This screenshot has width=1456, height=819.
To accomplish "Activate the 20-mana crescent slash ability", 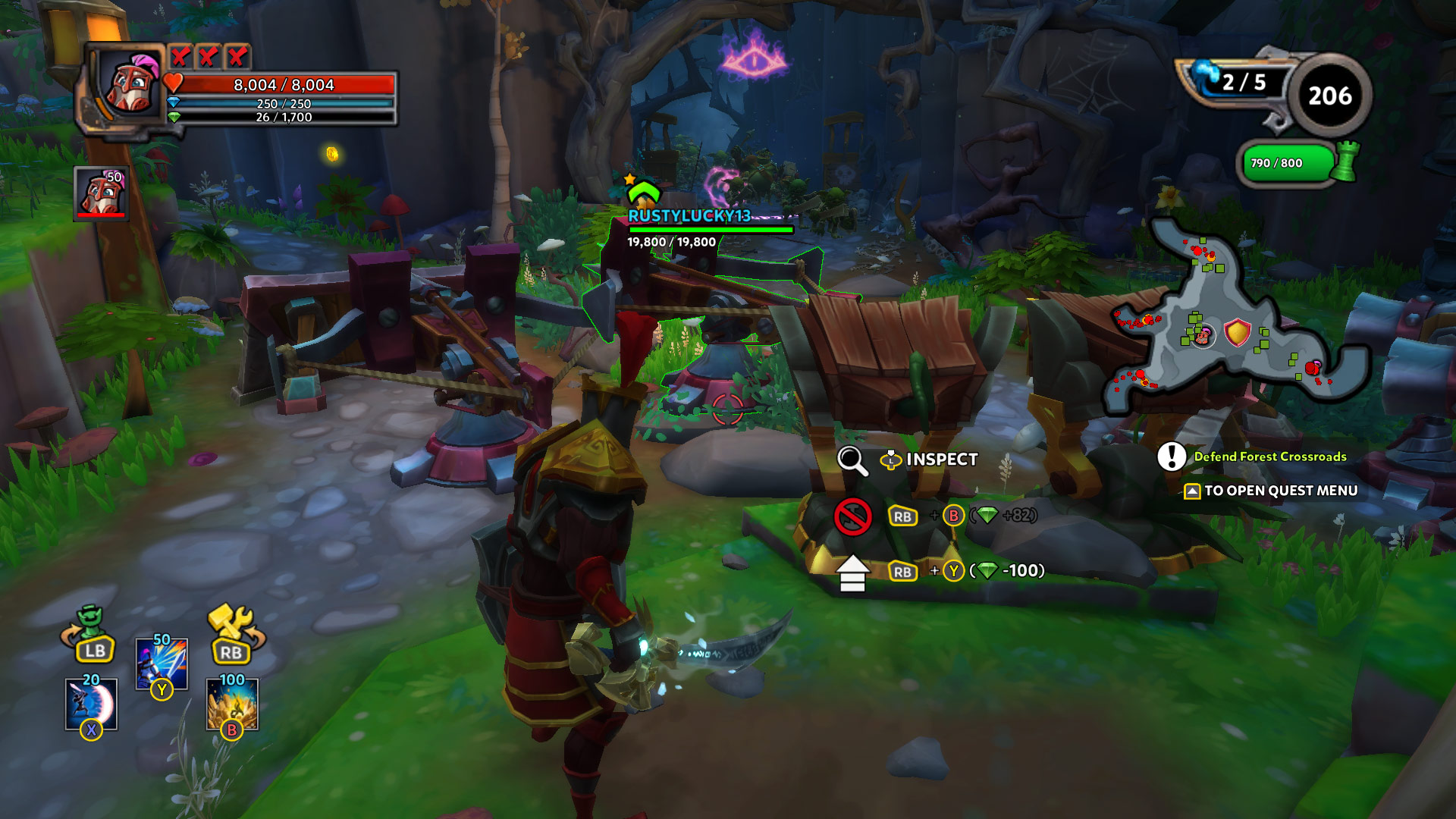I will 91,704.
